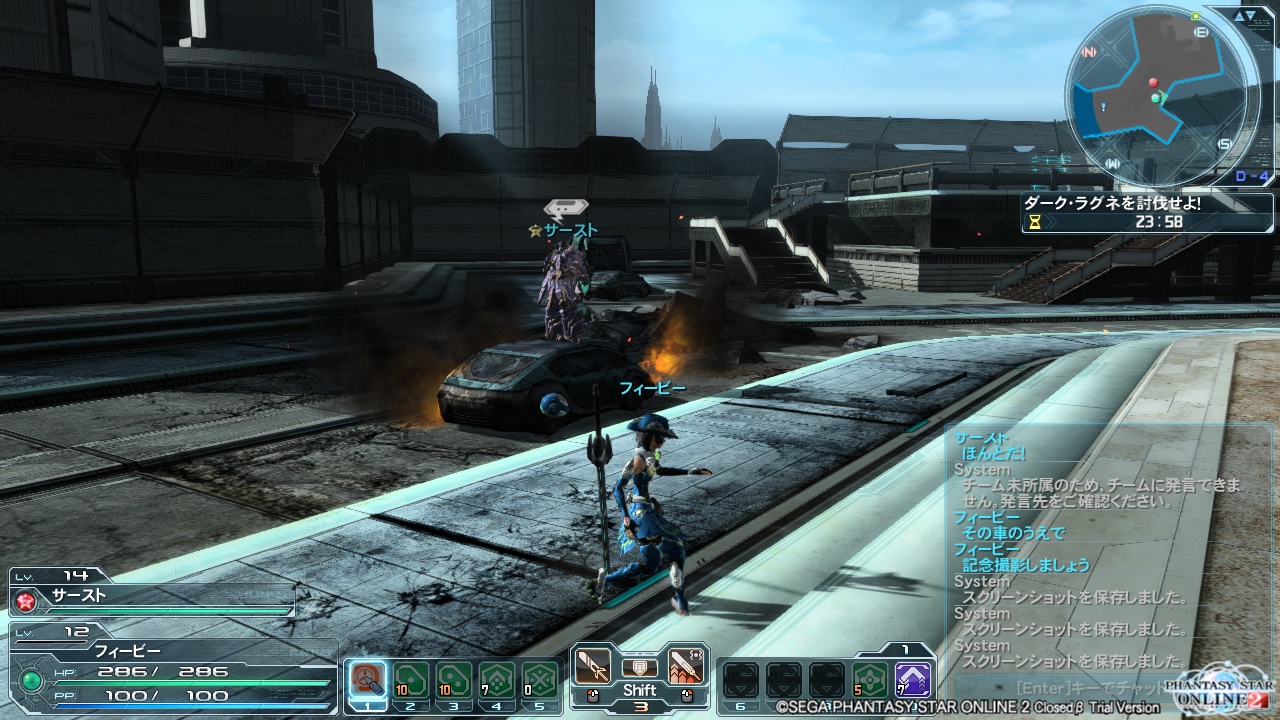Activate the right weapon photon art icon

[x=685, y=665]
